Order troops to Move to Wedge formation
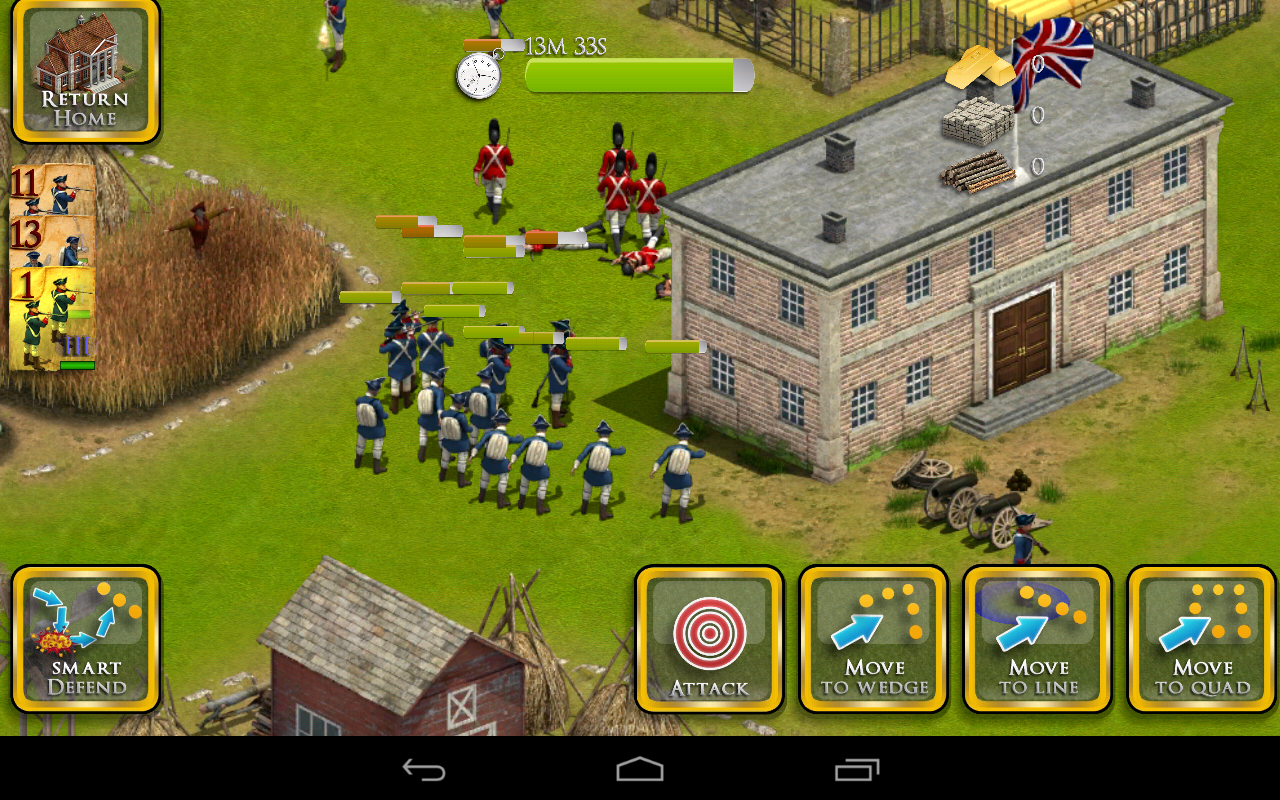The image size is (1280, 800). click(874, 640)
